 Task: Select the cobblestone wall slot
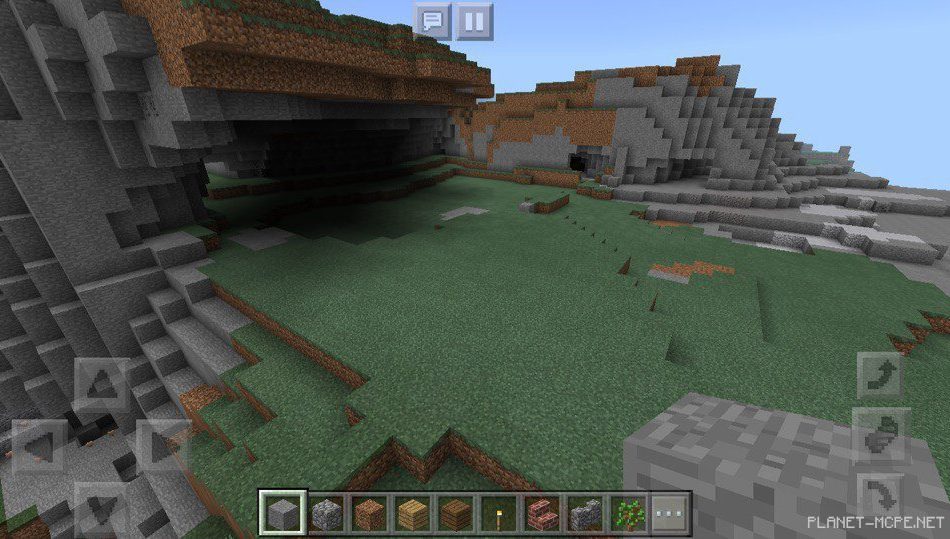[584, 514]
